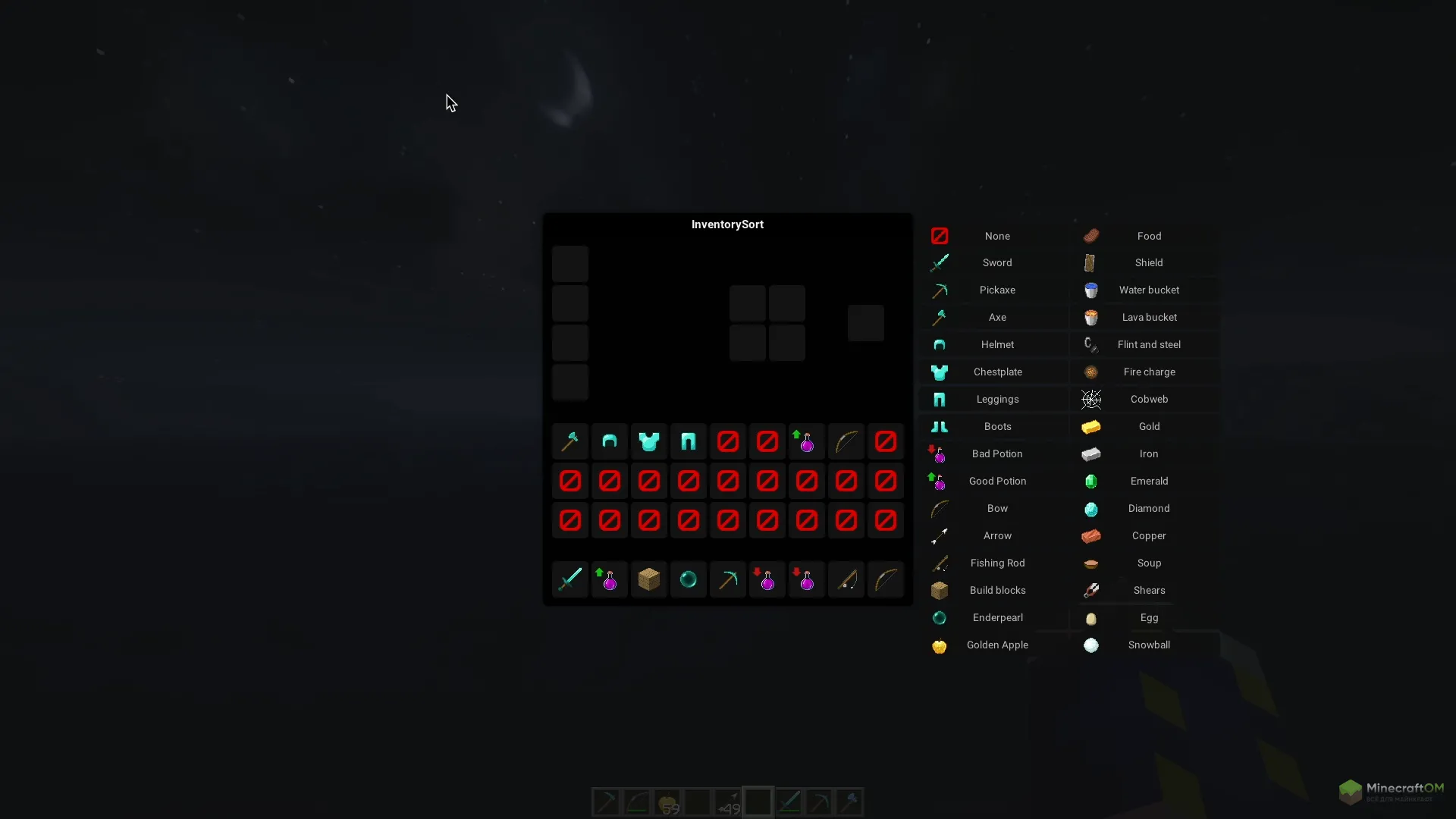Pick the Flint and steel entry
Viewport: 1456px width, 819px height.
(1148, 344)
